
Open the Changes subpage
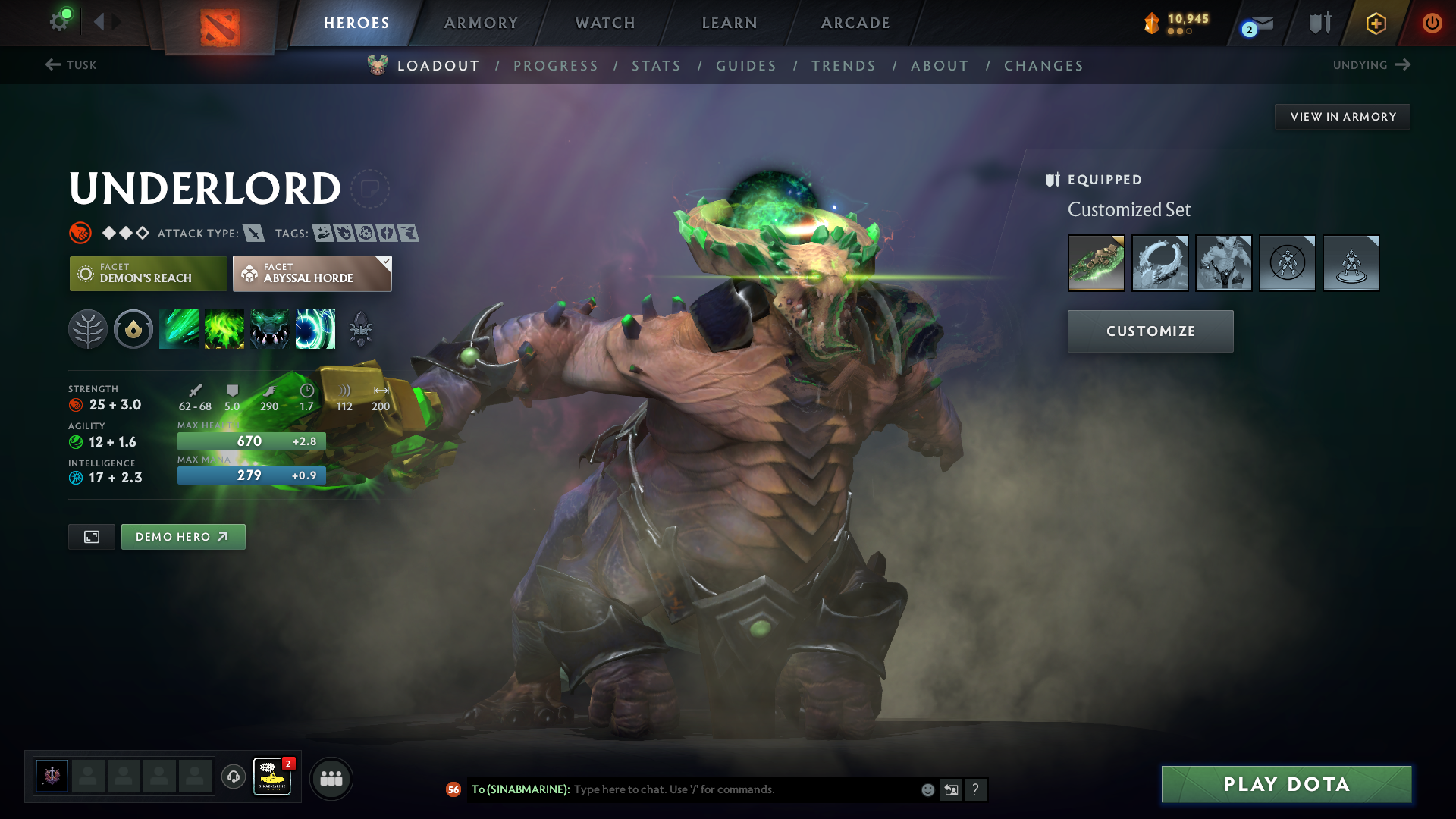[1043, 66]
